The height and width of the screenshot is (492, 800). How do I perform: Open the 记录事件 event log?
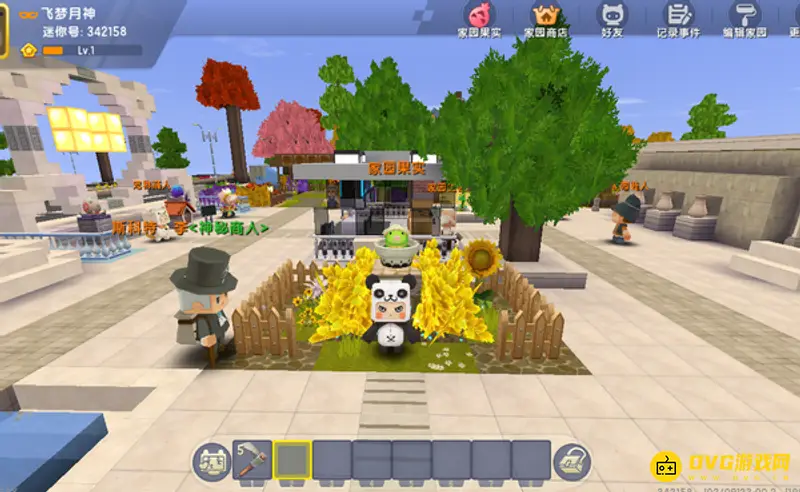[x=679, y=17]
